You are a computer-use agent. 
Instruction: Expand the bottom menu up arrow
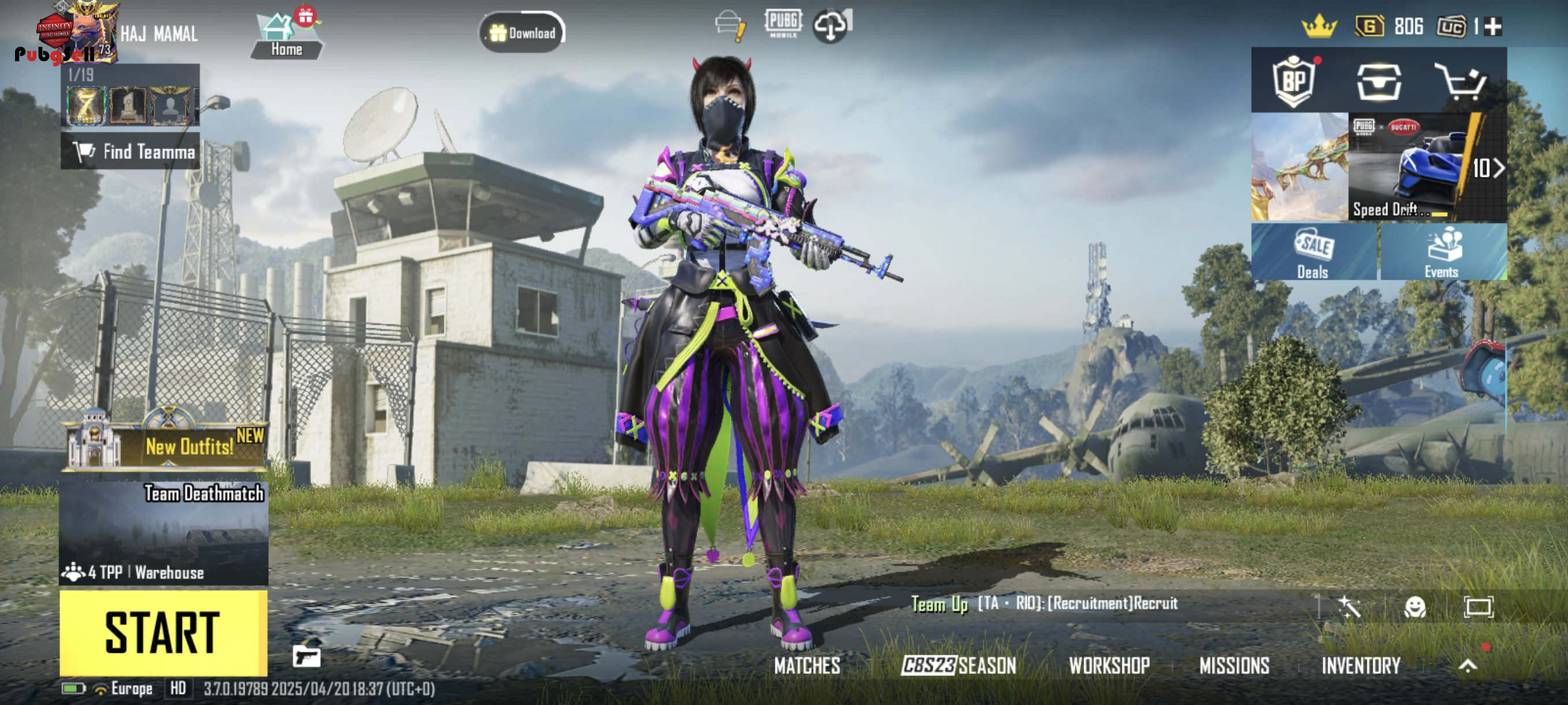[x=1467, y=666]
